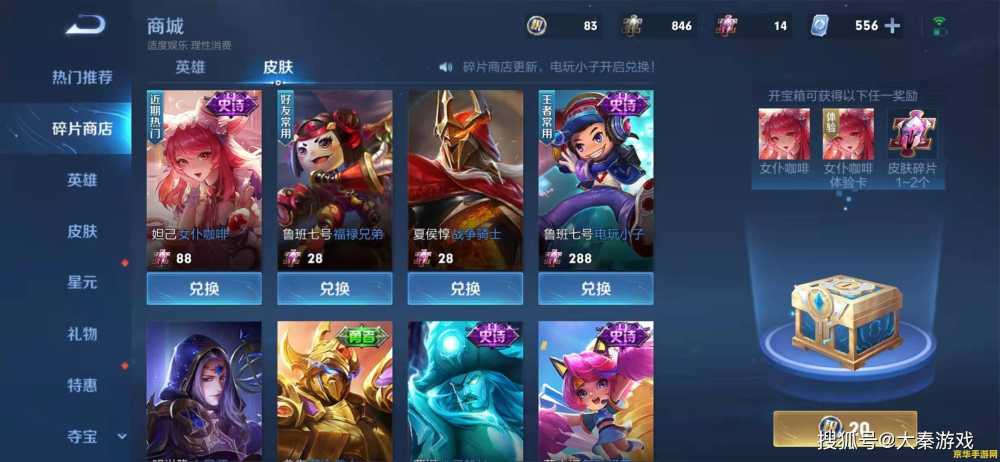Open the 星元 sidebar category

(x=82, y=282)
